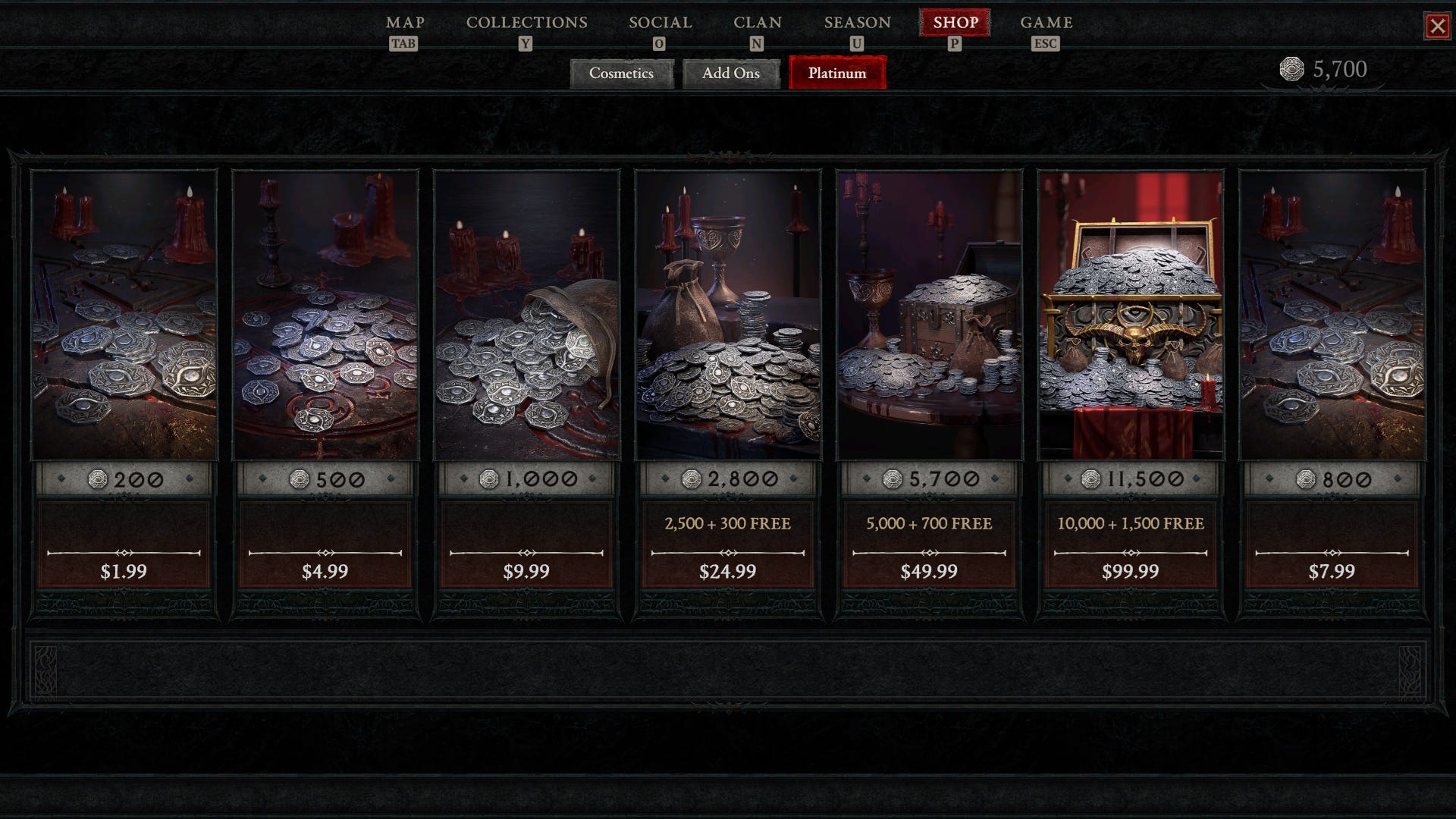Open the Map screen

[x=405, y=23]
